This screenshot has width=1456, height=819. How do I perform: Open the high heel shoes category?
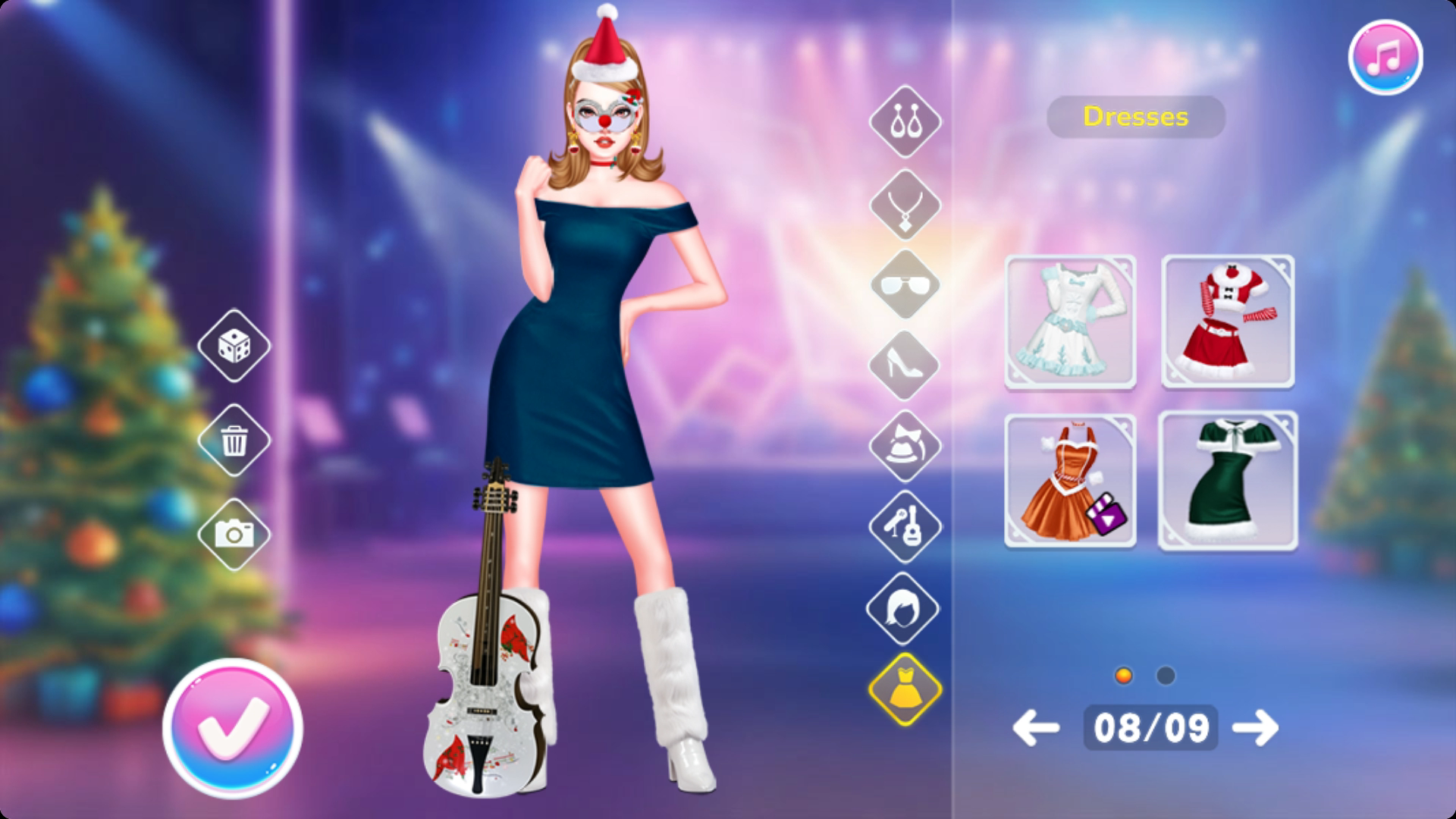pos(905,366)
